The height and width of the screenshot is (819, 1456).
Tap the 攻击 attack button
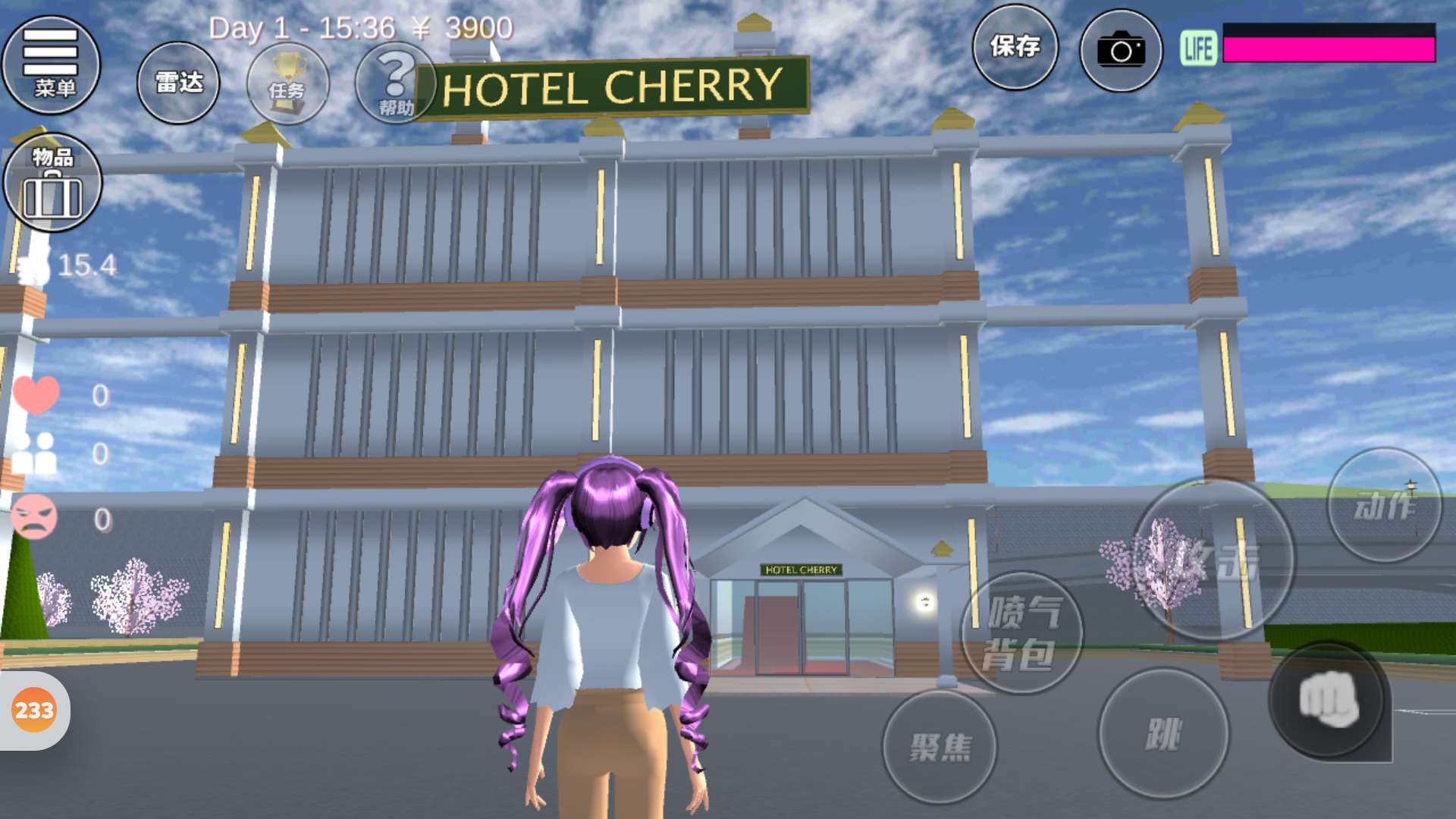(1213, 560)
